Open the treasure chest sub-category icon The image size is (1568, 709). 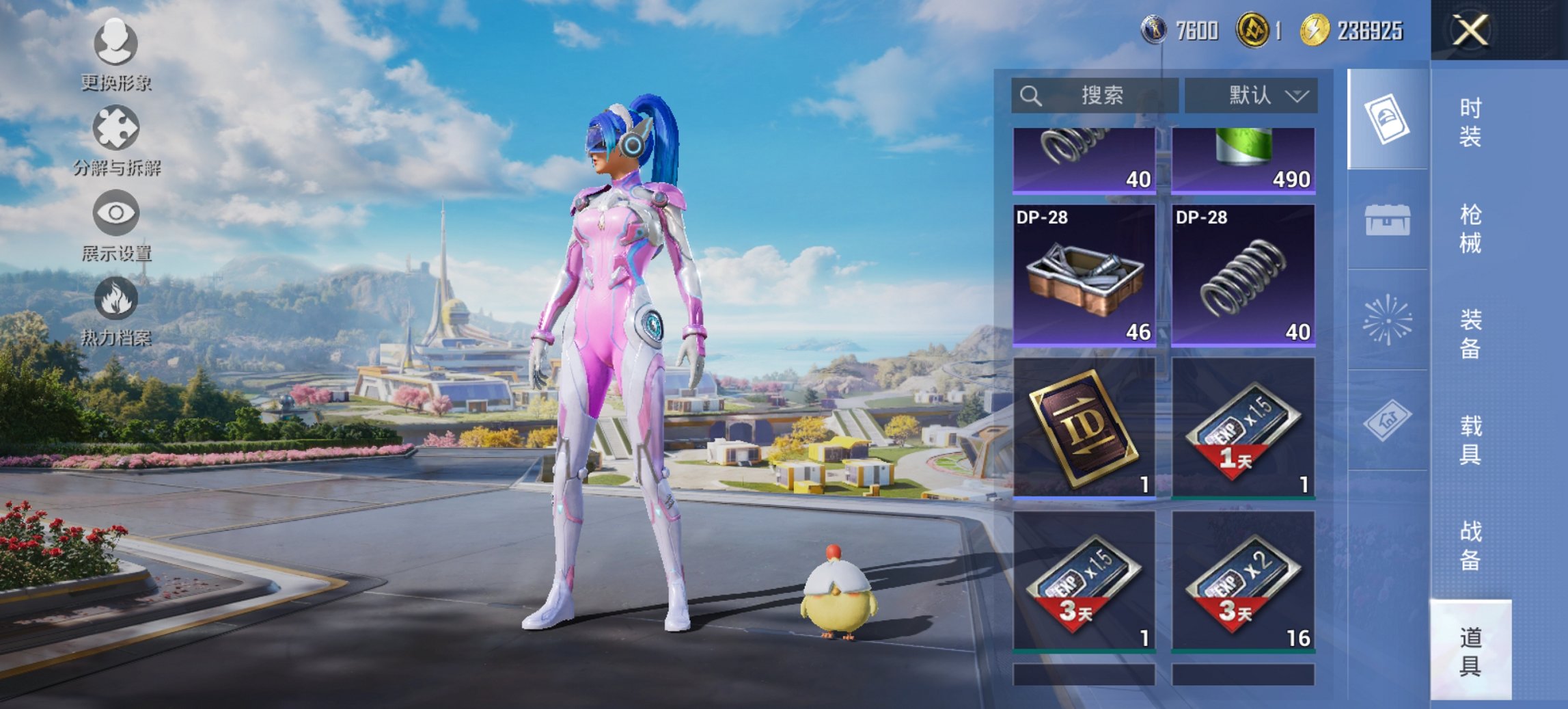click(x=1387, y=220)
